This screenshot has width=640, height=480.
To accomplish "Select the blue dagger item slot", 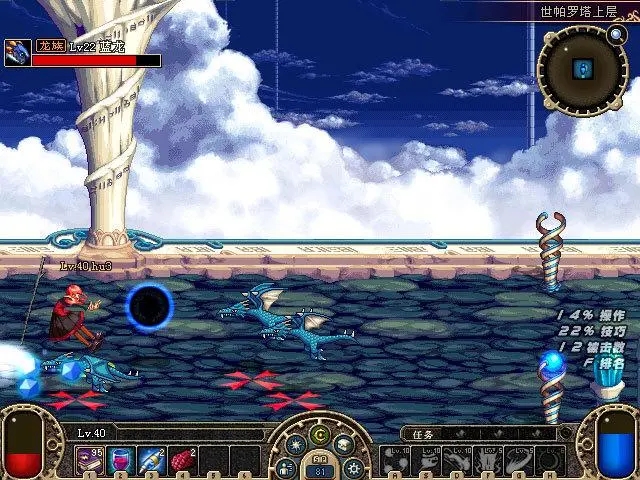I will 151,460.
